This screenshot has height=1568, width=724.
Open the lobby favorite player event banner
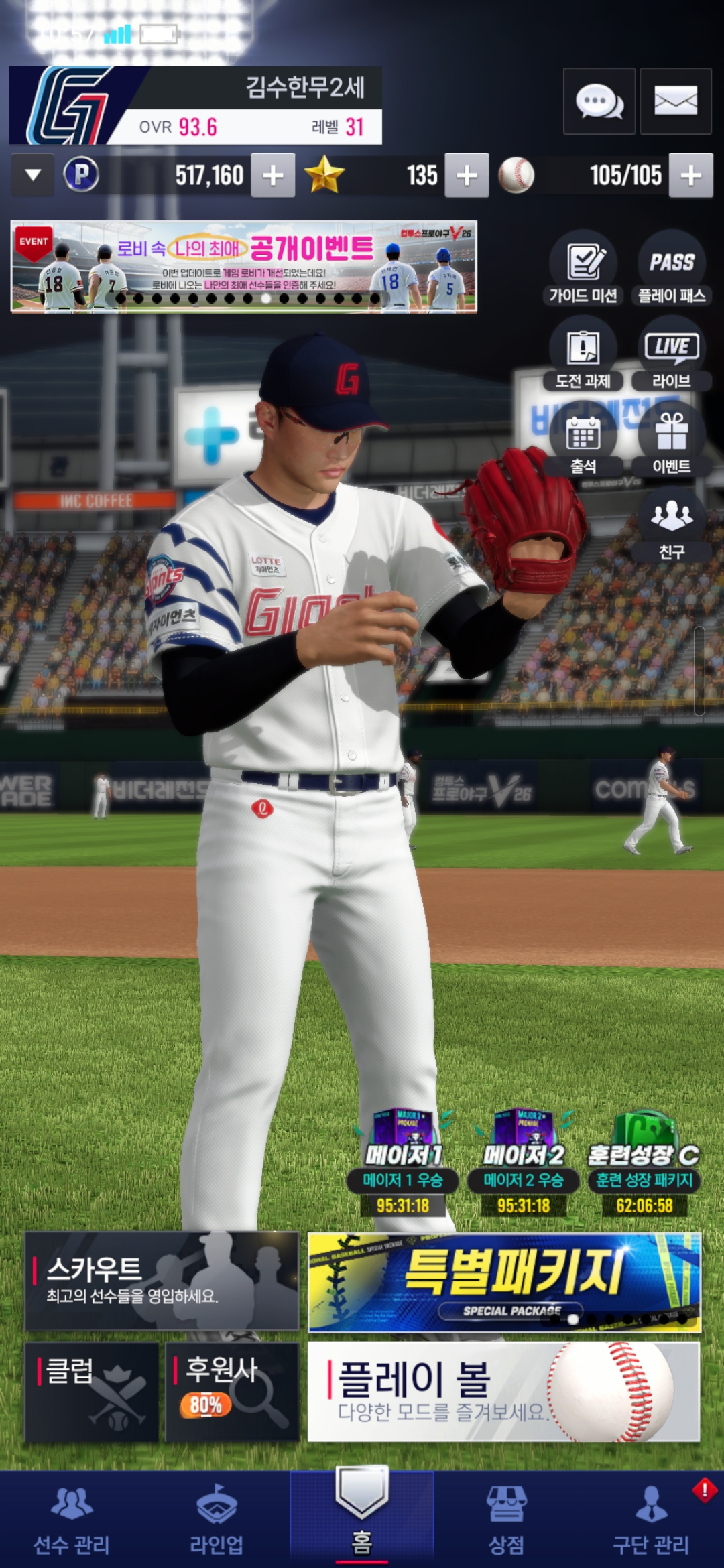click(x=244, y=267)
